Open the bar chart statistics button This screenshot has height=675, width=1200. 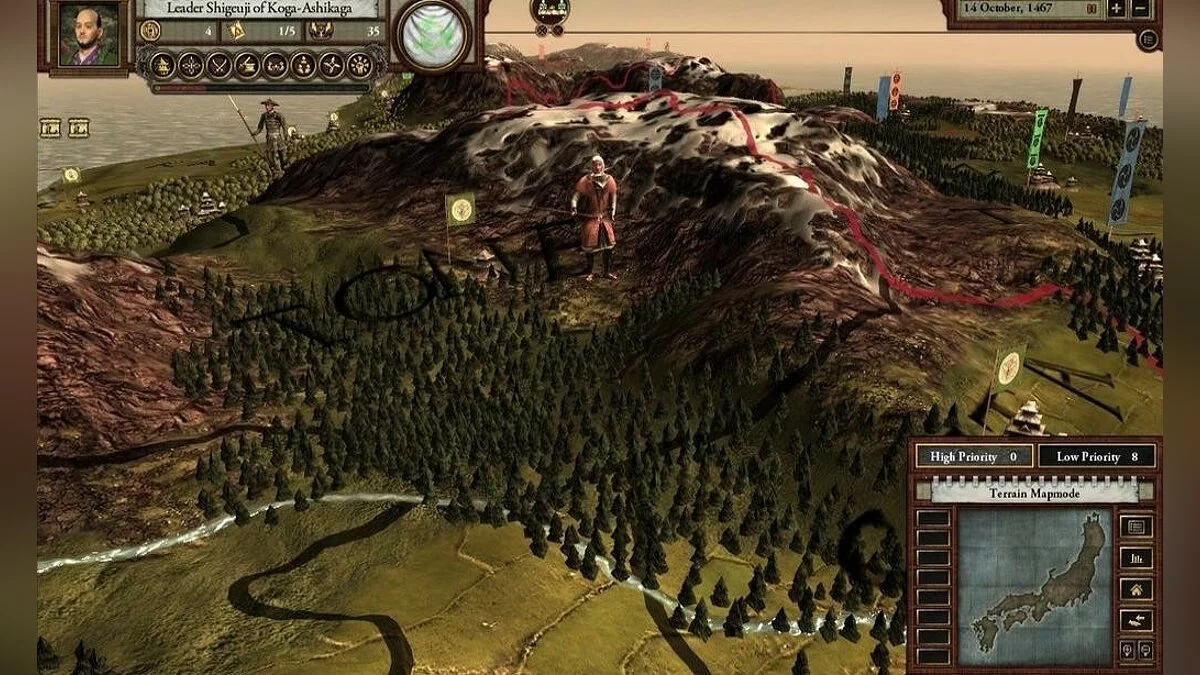1136,558
